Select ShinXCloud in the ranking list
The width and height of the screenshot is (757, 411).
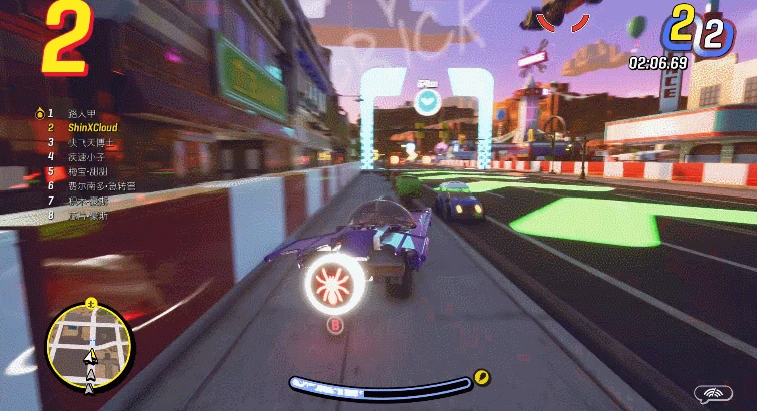point(93,128)
